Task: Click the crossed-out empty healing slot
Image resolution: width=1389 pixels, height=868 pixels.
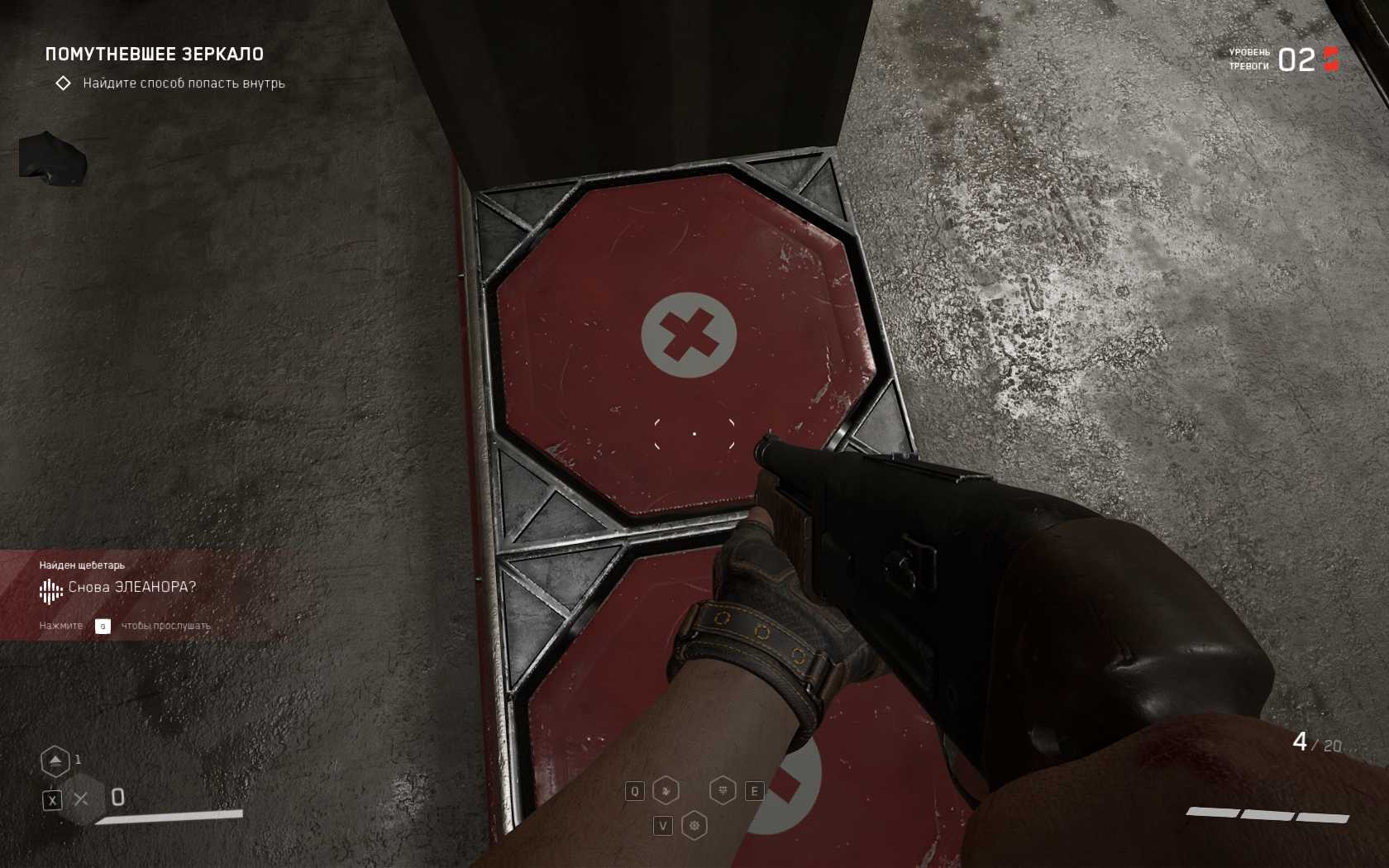Action: tap(81, 799)
